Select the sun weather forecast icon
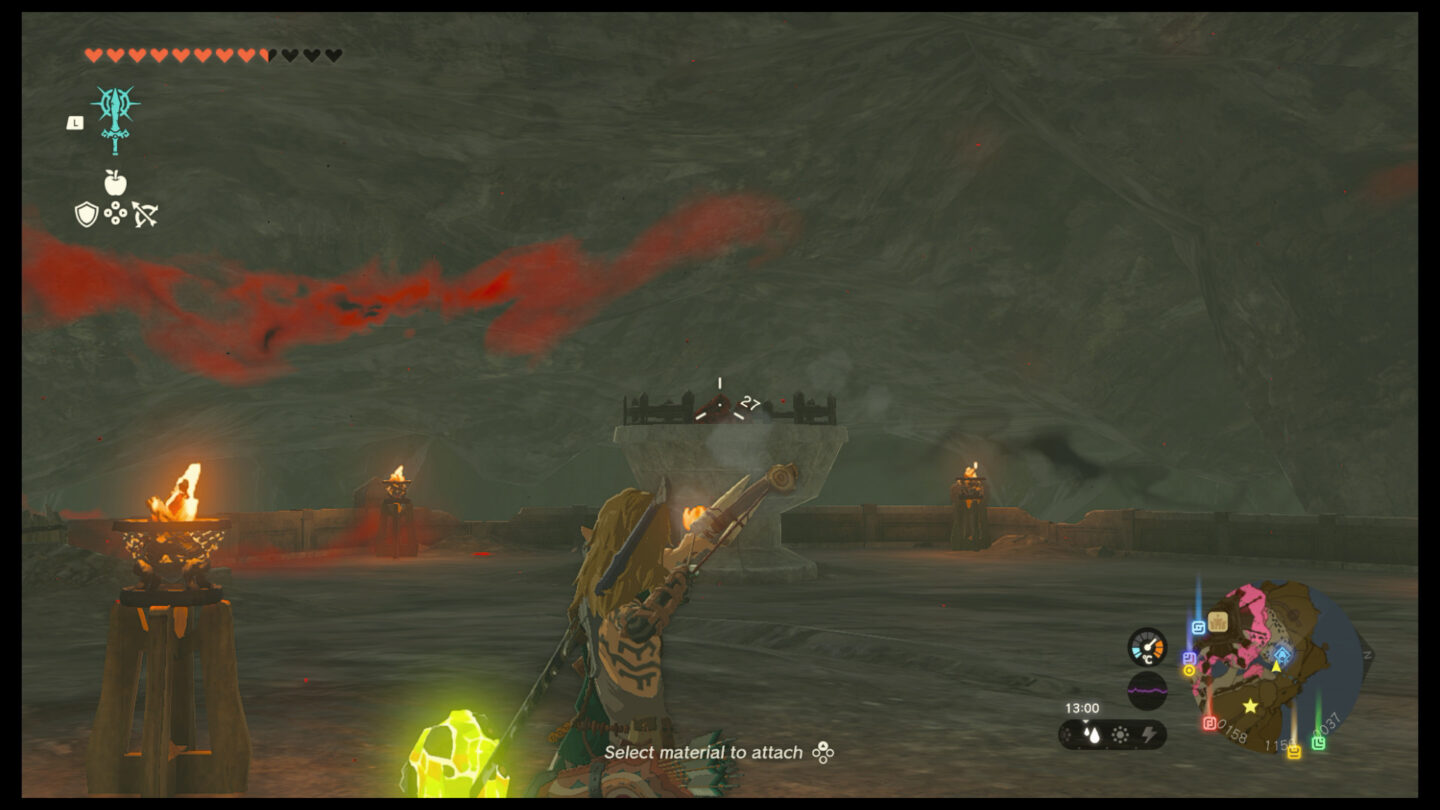This screenshot has width=1440, height=810. tap(1121, 735)
